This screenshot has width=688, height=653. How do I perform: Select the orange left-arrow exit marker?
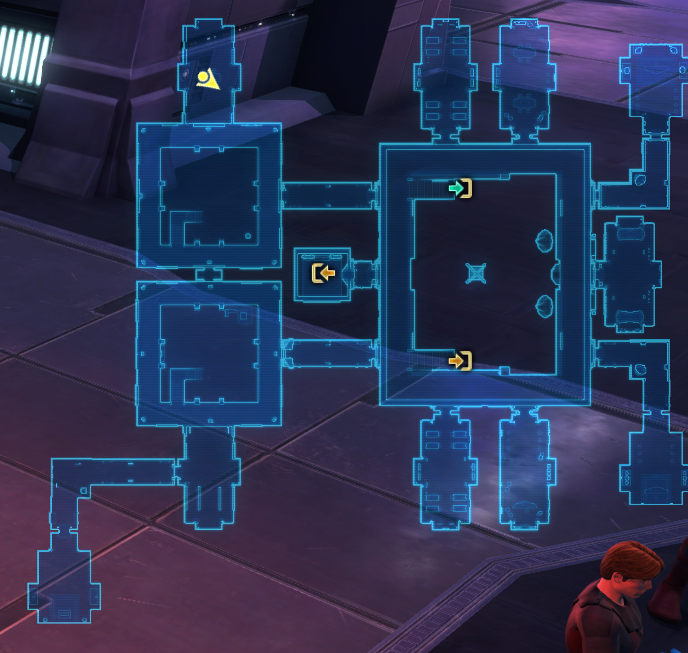[x=322, y=273]
